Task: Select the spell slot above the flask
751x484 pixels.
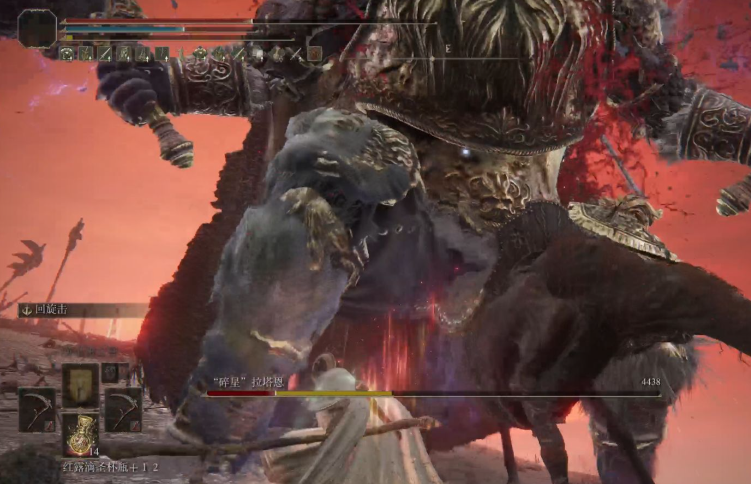Action: [80, 383]
